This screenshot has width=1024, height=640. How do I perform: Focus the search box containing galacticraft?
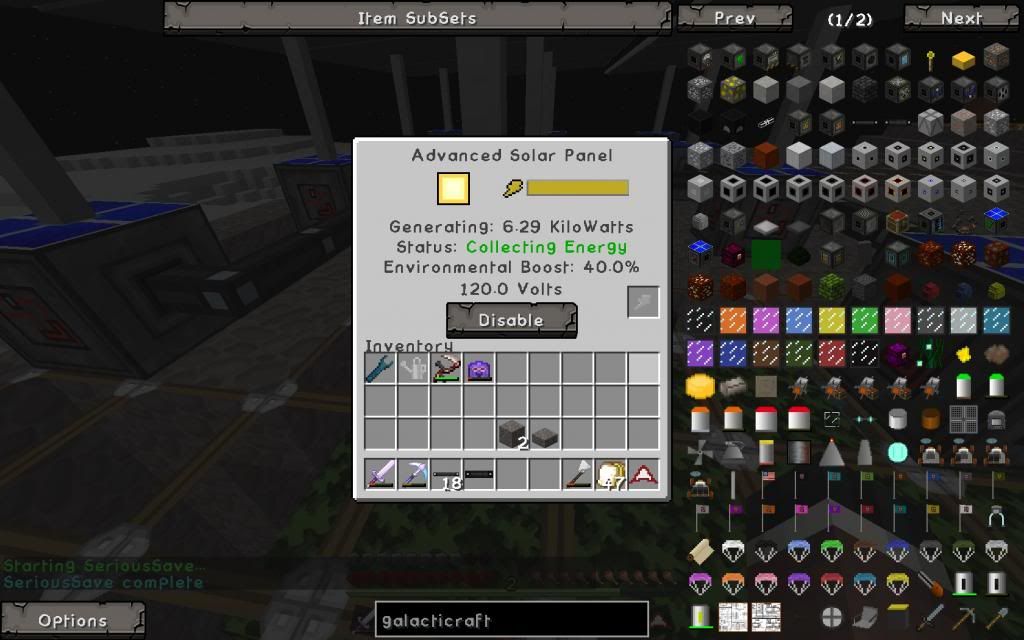click(511, 620)
